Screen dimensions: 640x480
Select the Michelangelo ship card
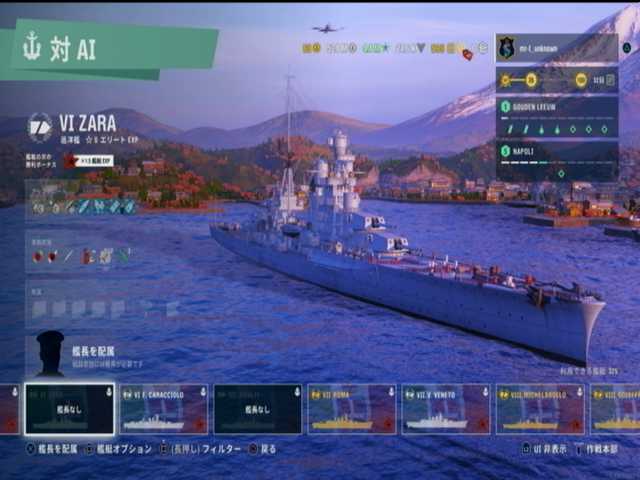[x=540, y=409]
